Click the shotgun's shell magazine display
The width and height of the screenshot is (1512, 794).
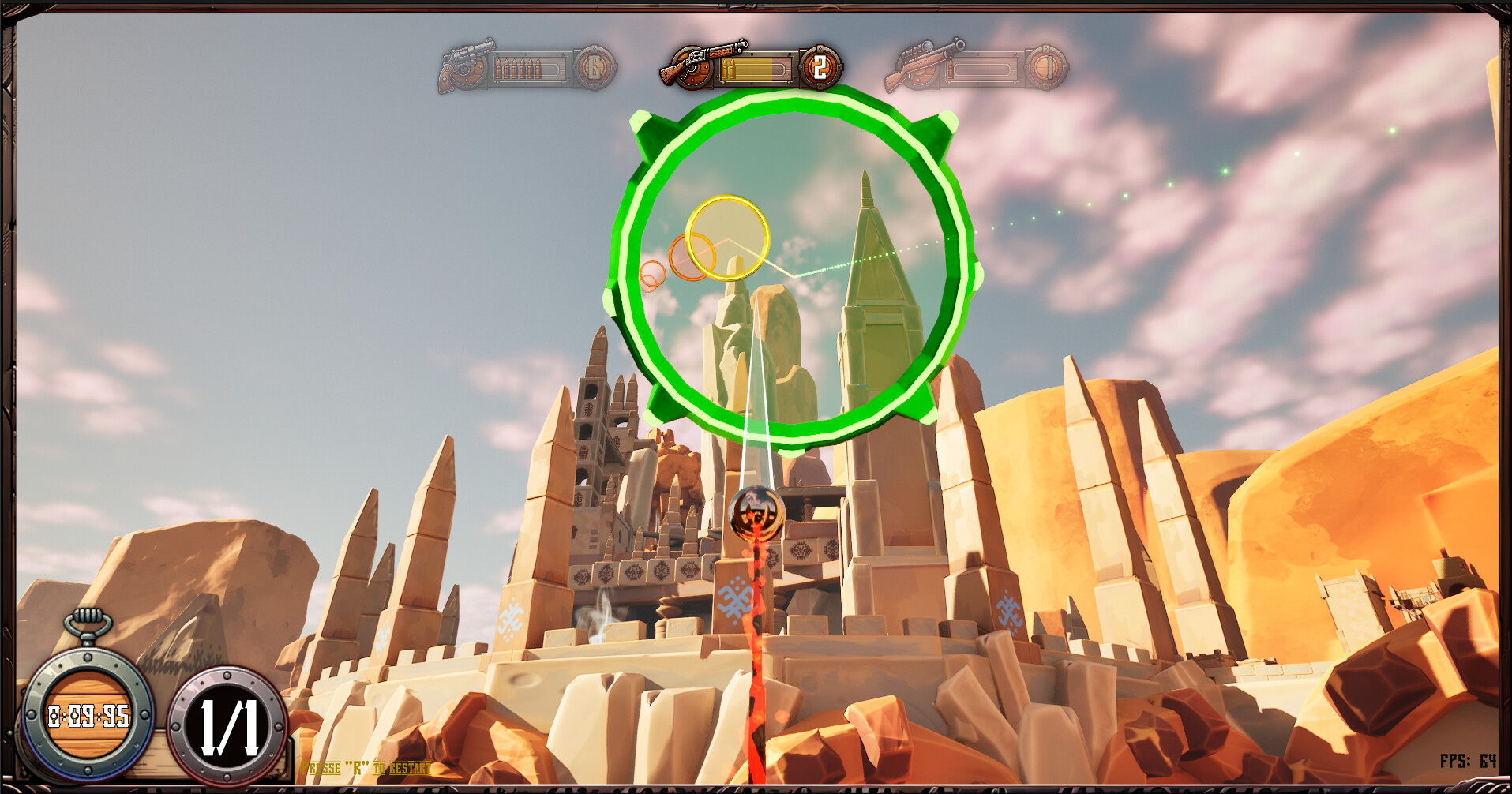pyautogui.click(x=754, y=68)
